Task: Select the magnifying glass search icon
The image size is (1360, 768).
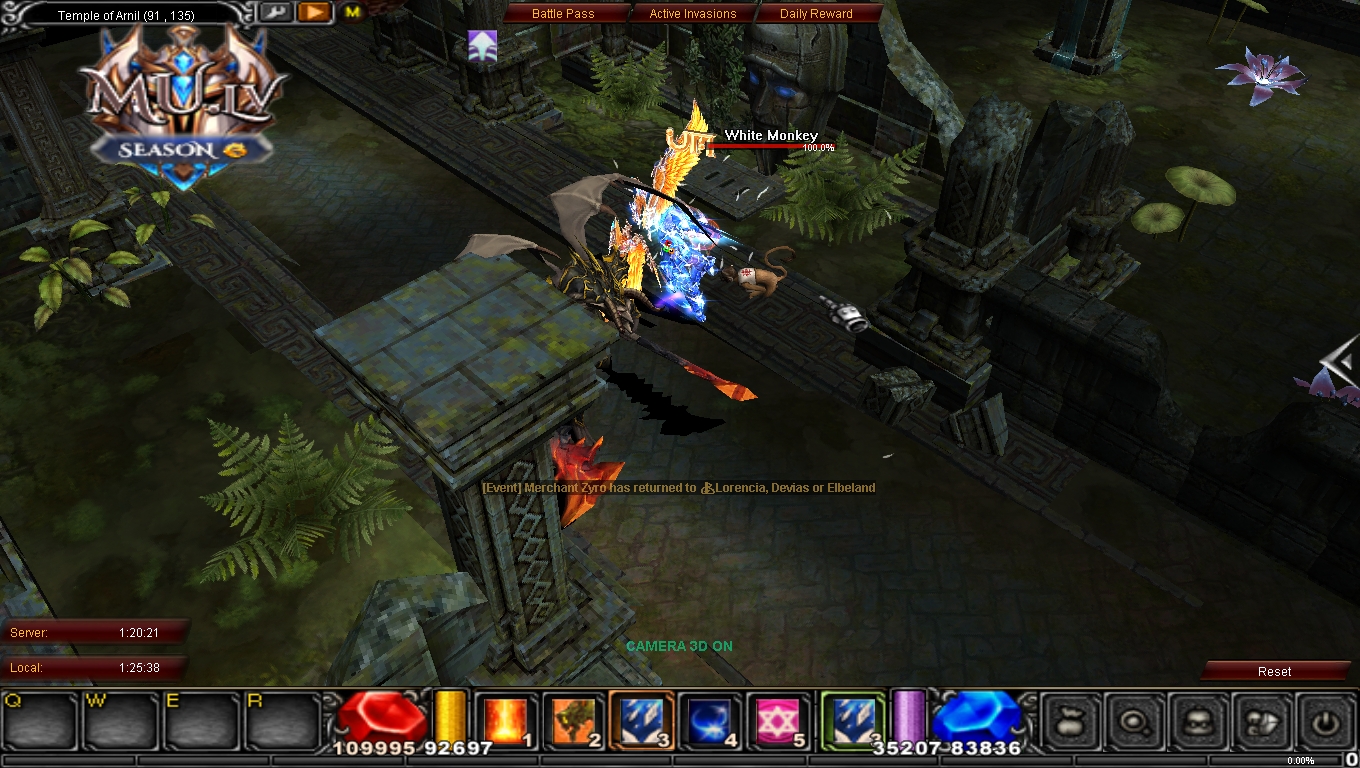Action: point(1134,721)
